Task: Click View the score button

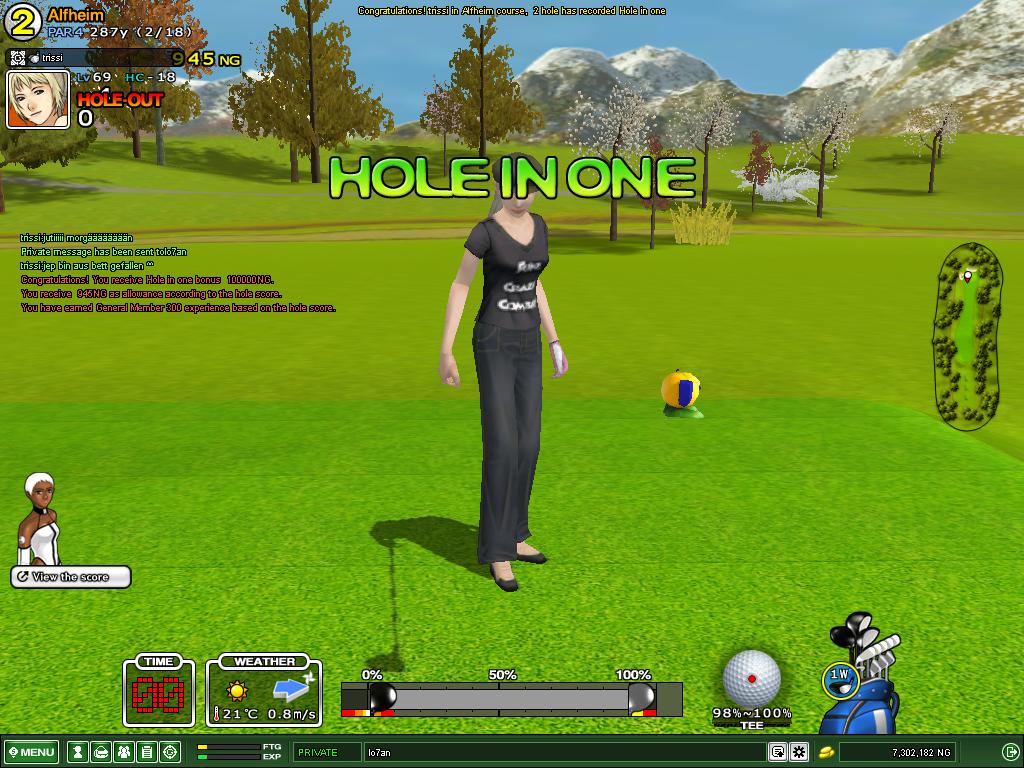Action: 71,577
